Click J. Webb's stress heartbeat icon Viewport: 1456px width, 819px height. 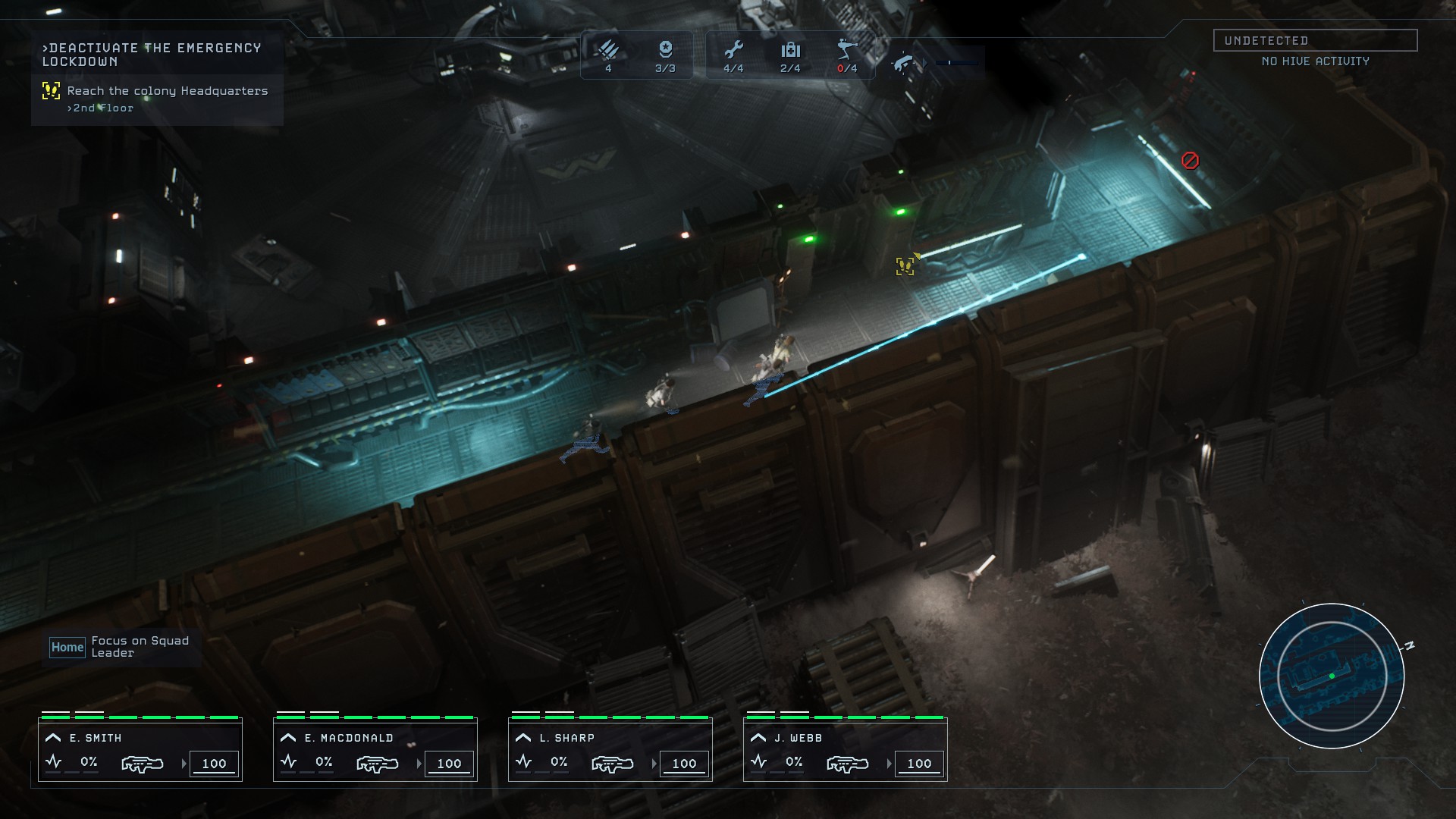pyautogui.click(x=758, y=761)
